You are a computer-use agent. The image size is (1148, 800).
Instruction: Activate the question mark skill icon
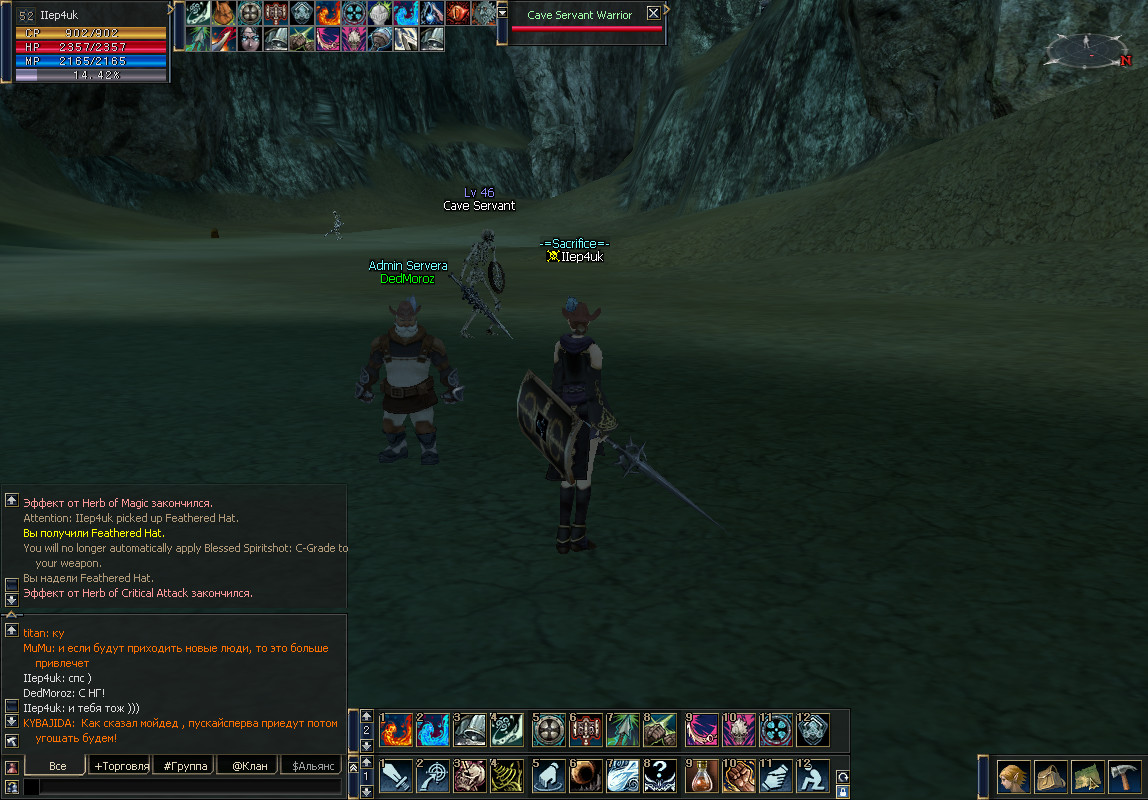(x=661, y=776)
